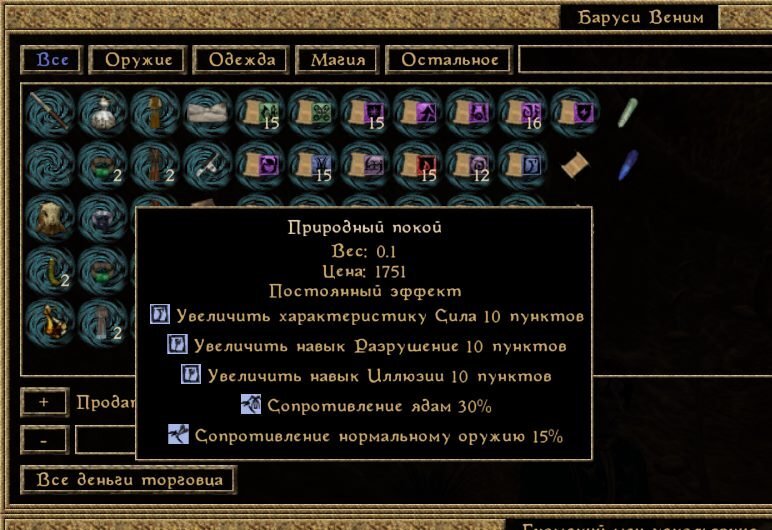
Task: Decrease the offer with the minus button
Action: 44,439
